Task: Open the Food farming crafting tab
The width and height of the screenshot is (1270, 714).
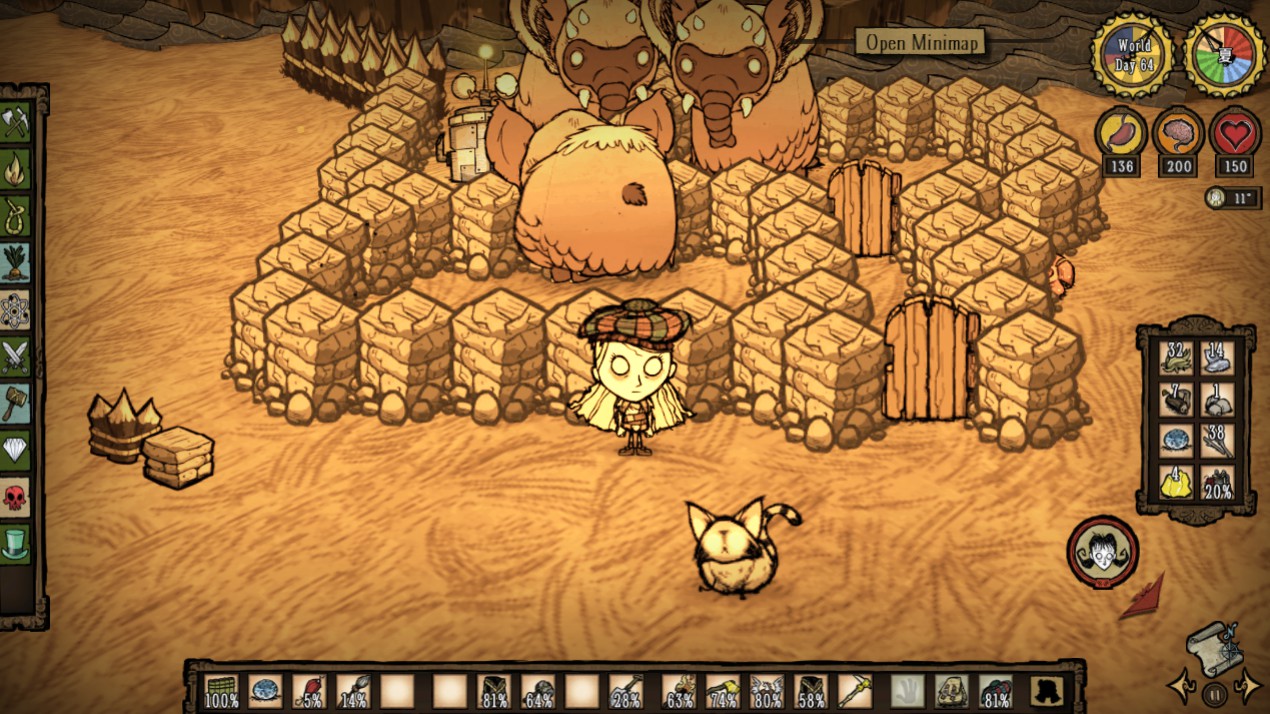Action: 16,262
